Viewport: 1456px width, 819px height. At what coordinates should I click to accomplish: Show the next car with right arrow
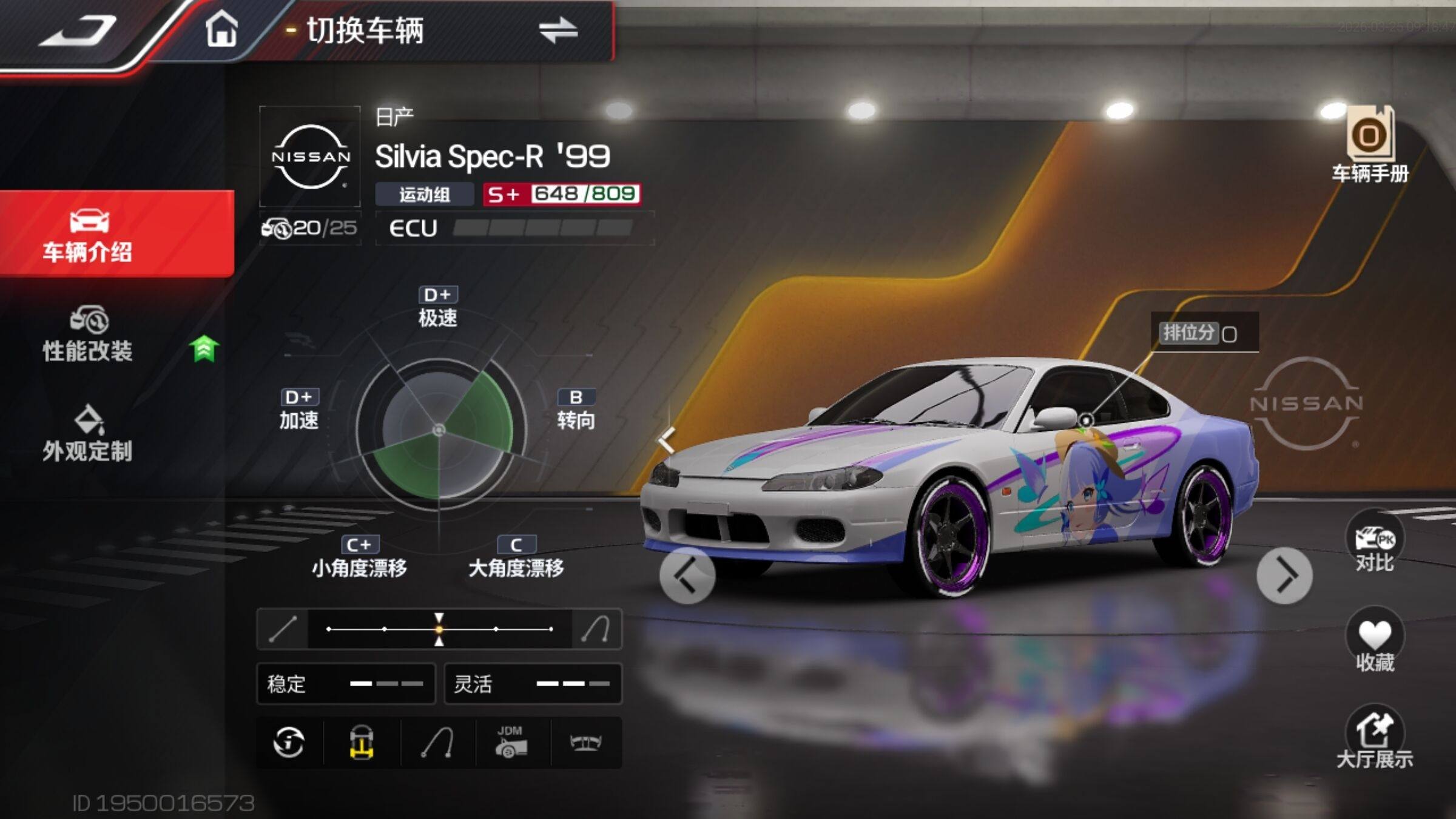pos(1284,575)
